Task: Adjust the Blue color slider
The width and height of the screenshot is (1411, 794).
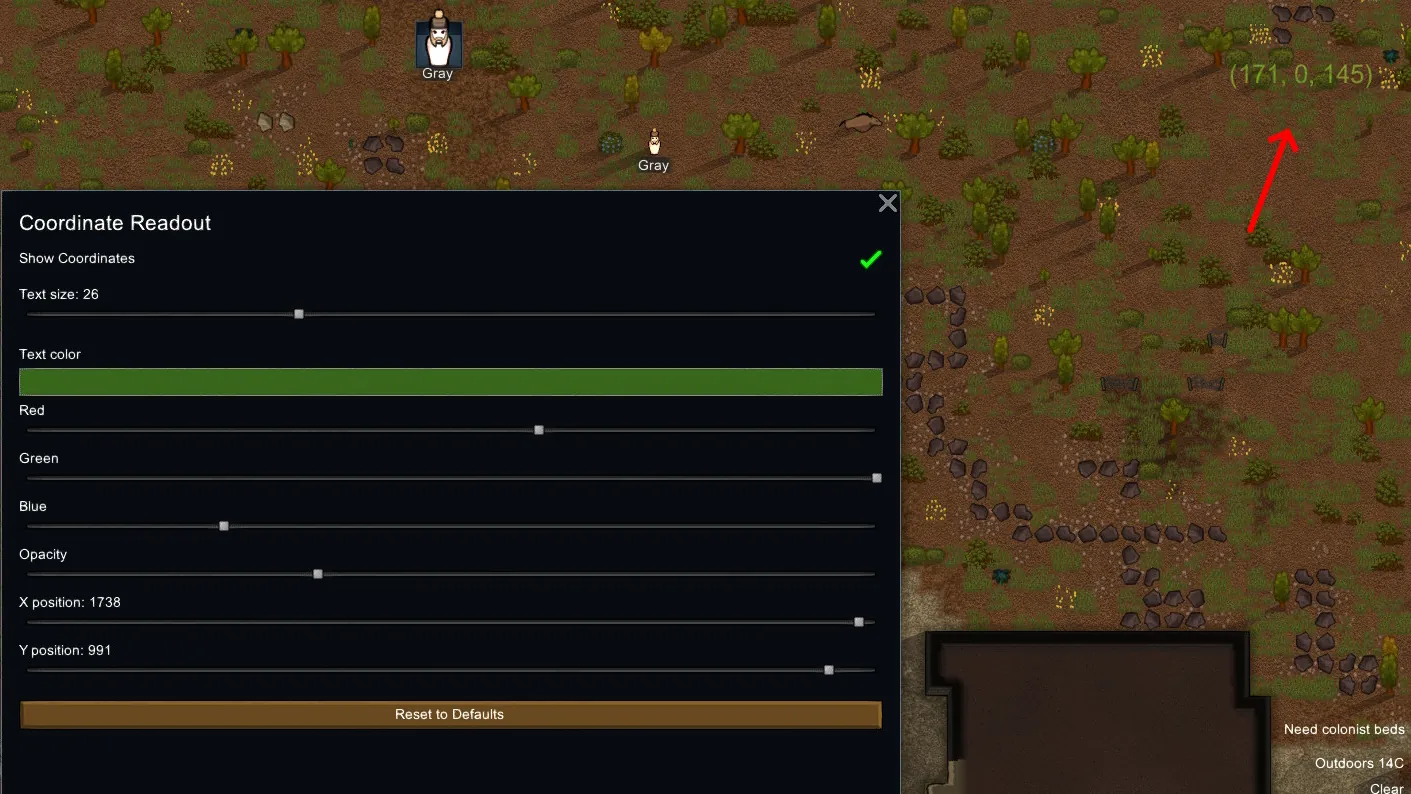Action: point(224,526)
